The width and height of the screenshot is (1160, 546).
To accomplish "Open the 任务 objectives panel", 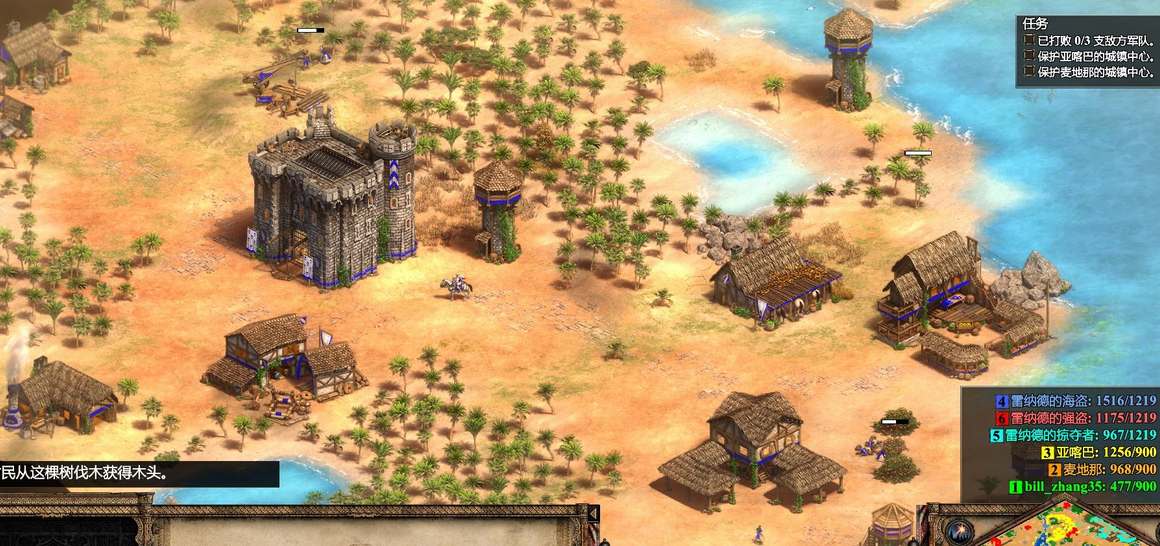I will (1035, 23).
